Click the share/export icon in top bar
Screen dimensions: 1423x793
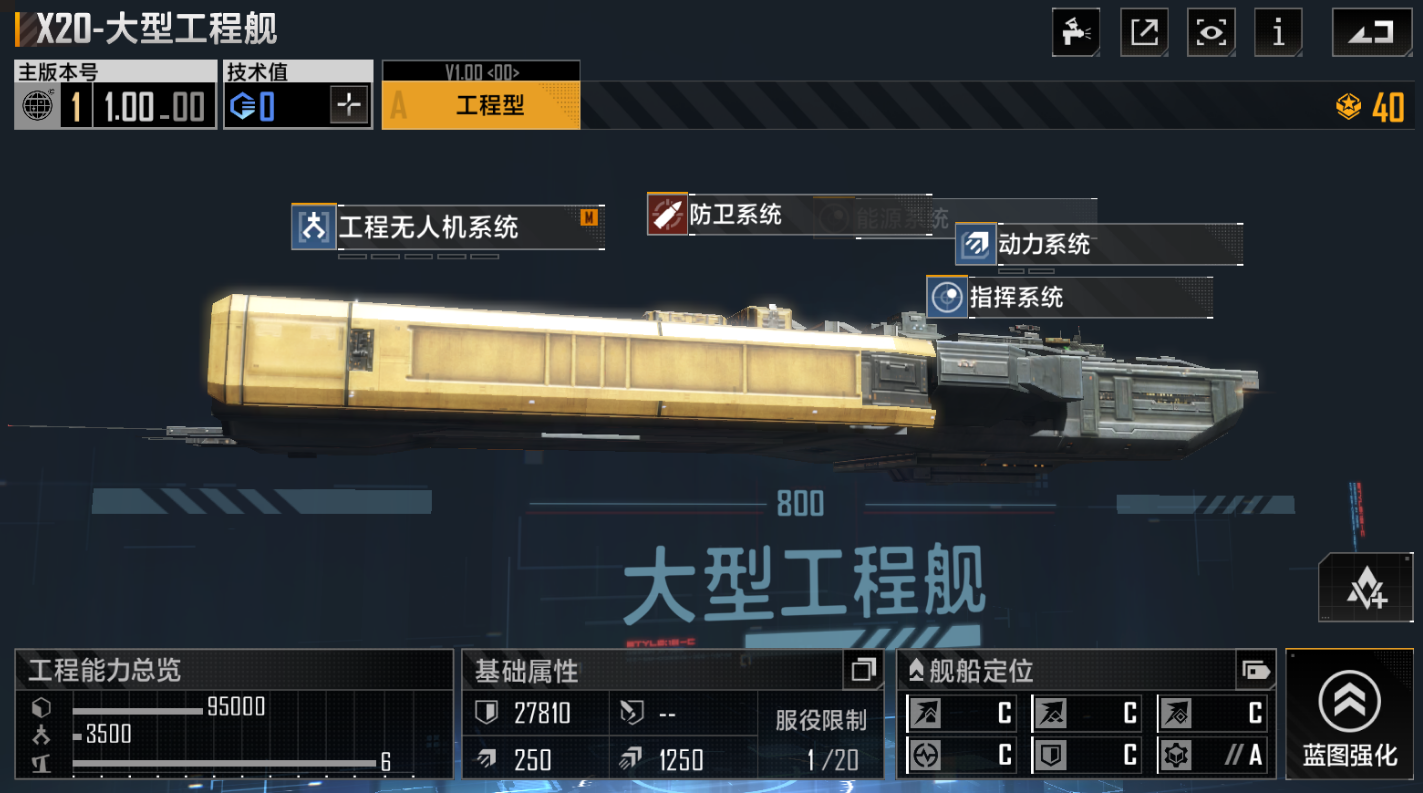coord(1143,31)
